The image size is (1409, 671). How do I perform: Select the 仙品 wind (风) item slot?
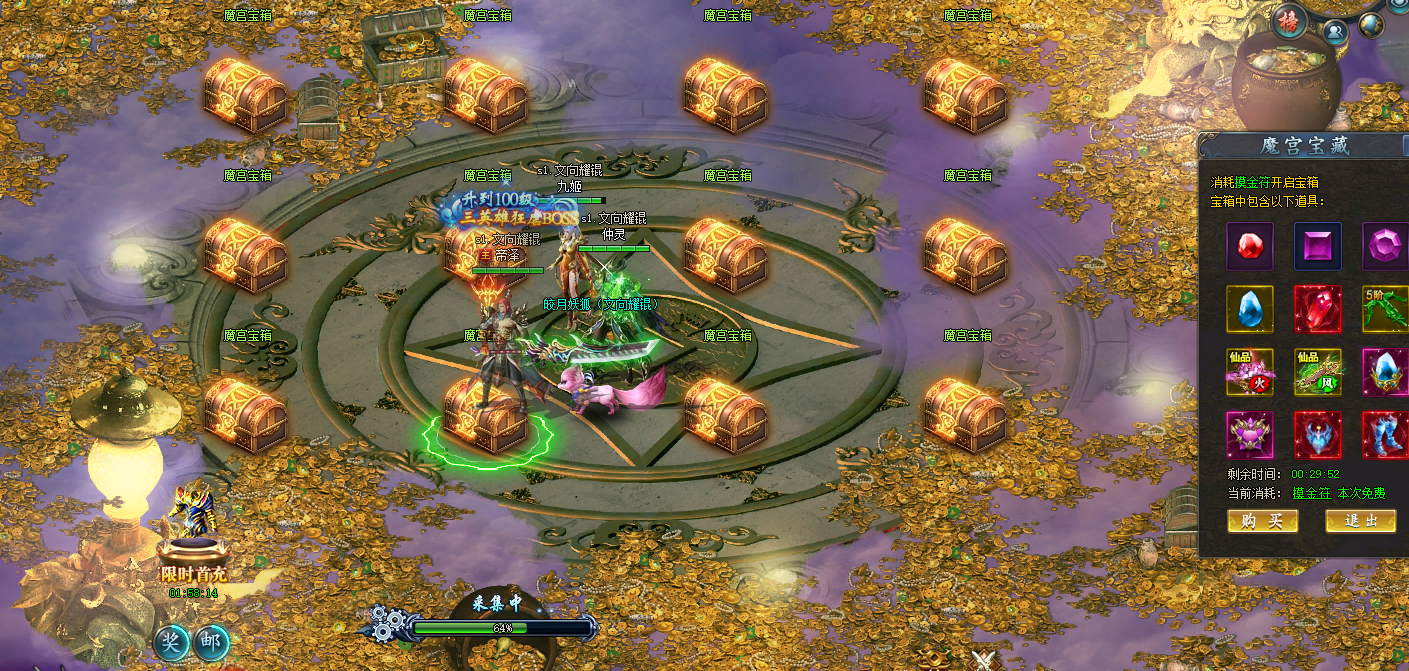click(x=1318, y=372)
